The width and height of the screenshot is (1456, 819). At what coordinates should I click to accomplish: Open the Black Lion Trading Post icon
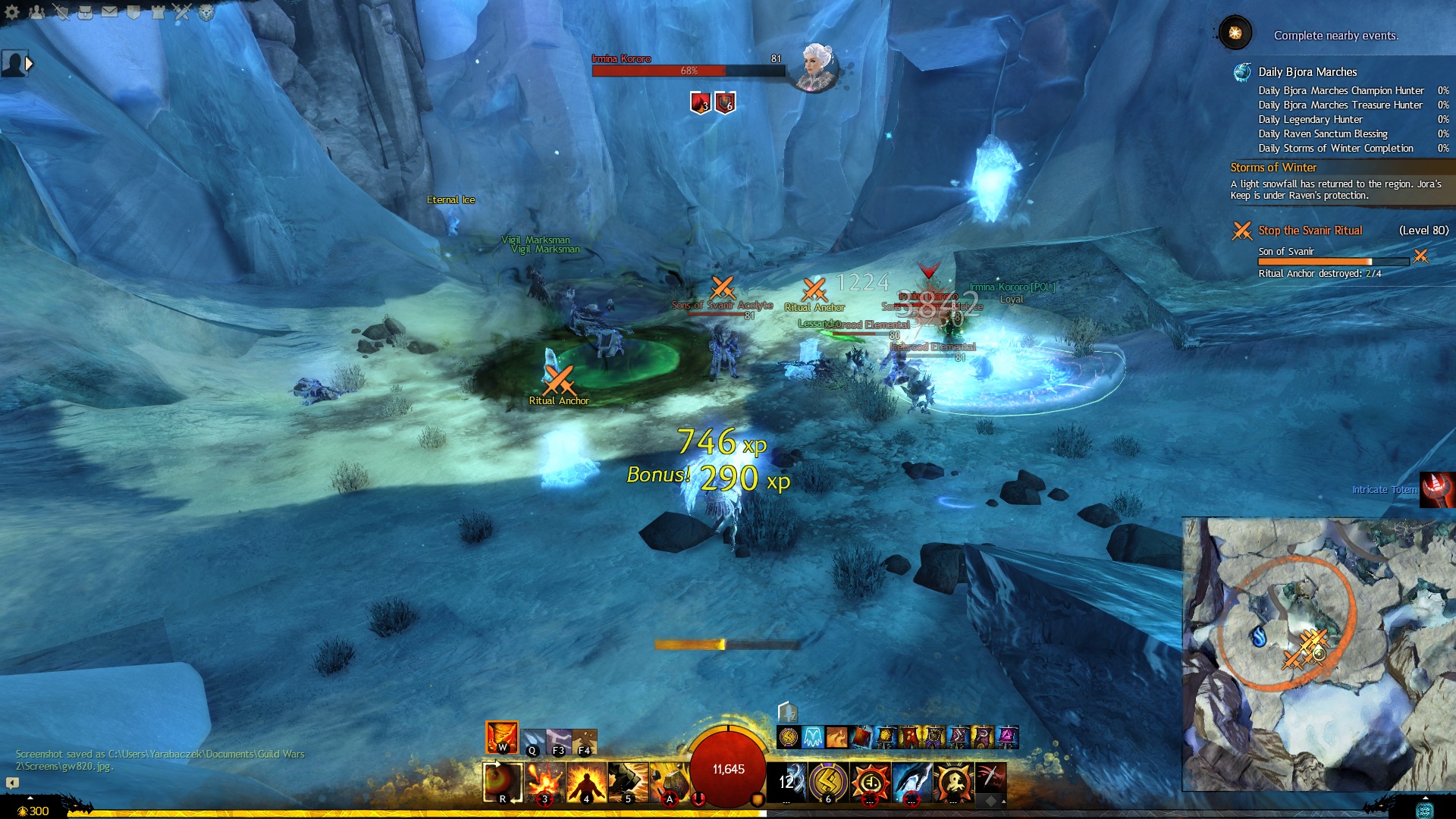[x=206, y=11]
